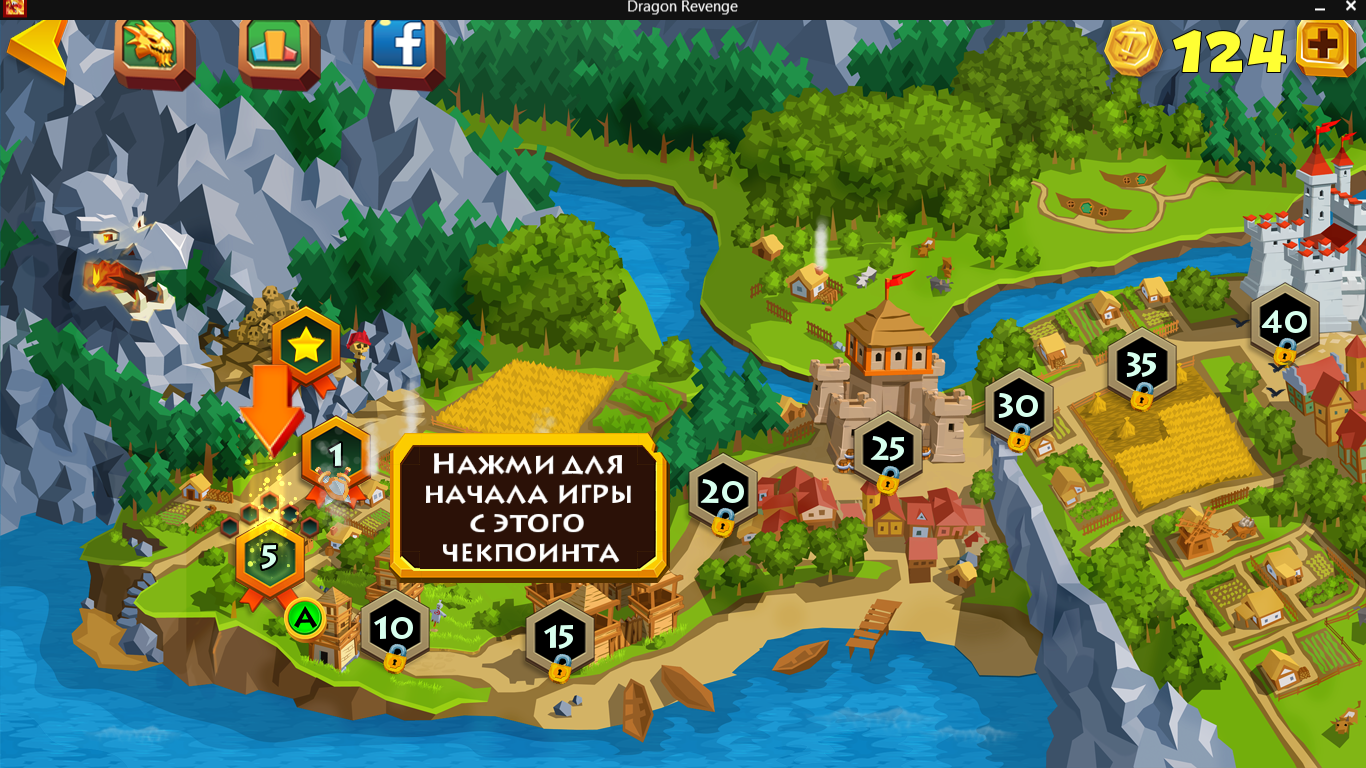
Task: Click the Facebook share button
Action: click(x=403, y=45)
